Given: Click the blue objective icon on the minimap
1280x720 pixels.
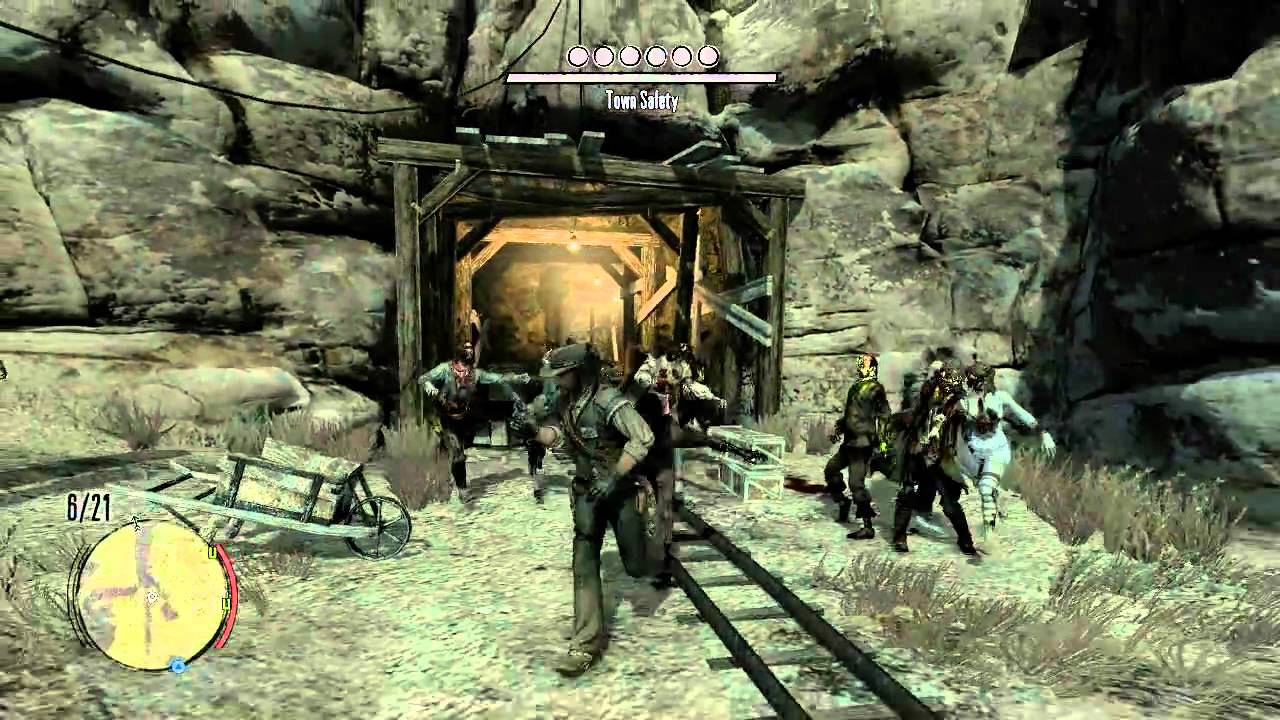Looking at the screenshot, I should [x=179, y=664].
